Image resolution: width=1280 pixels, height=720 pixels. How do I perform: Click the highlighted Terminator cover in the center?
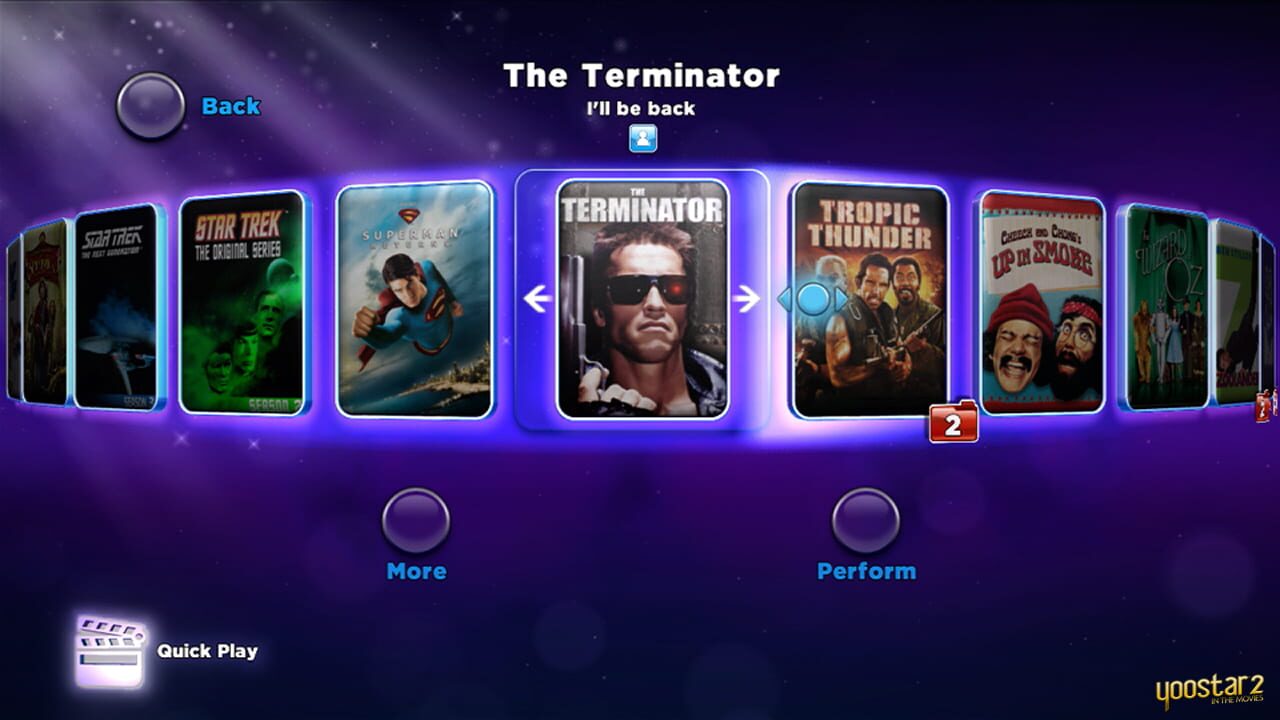coord(641,300)
